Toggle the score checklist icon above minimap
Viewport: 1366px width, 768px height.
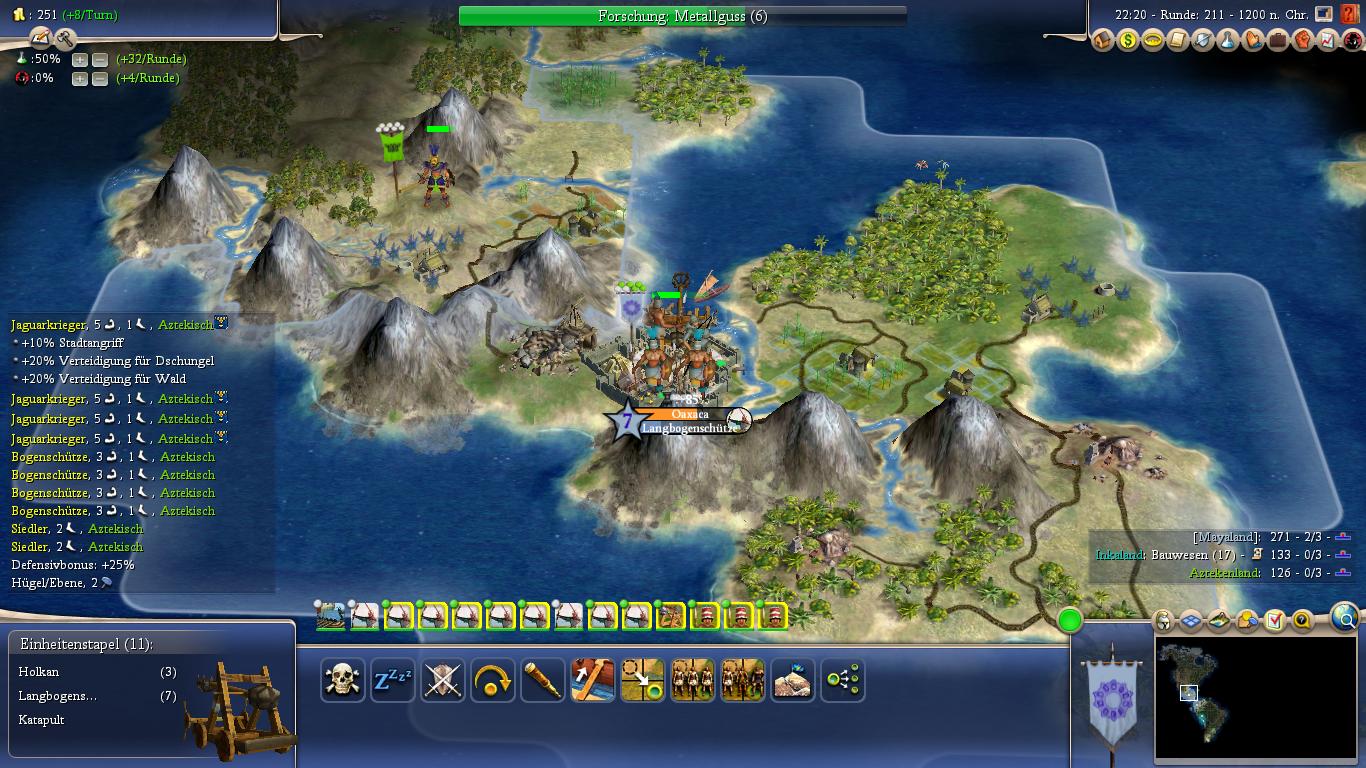point(1274,621)
